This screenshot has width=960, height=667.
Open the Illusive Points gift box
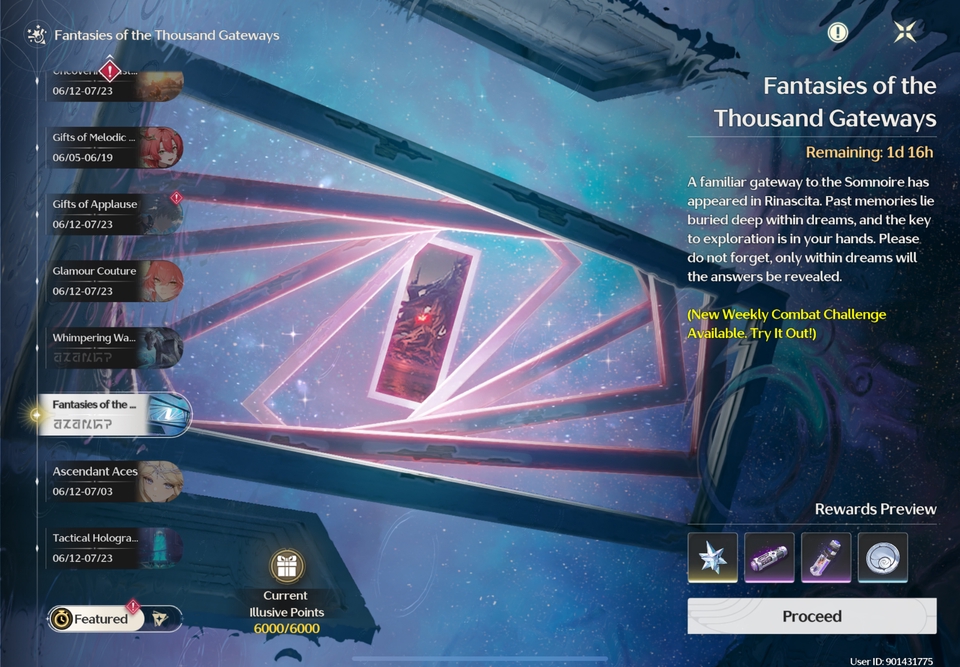click(286, 569)
